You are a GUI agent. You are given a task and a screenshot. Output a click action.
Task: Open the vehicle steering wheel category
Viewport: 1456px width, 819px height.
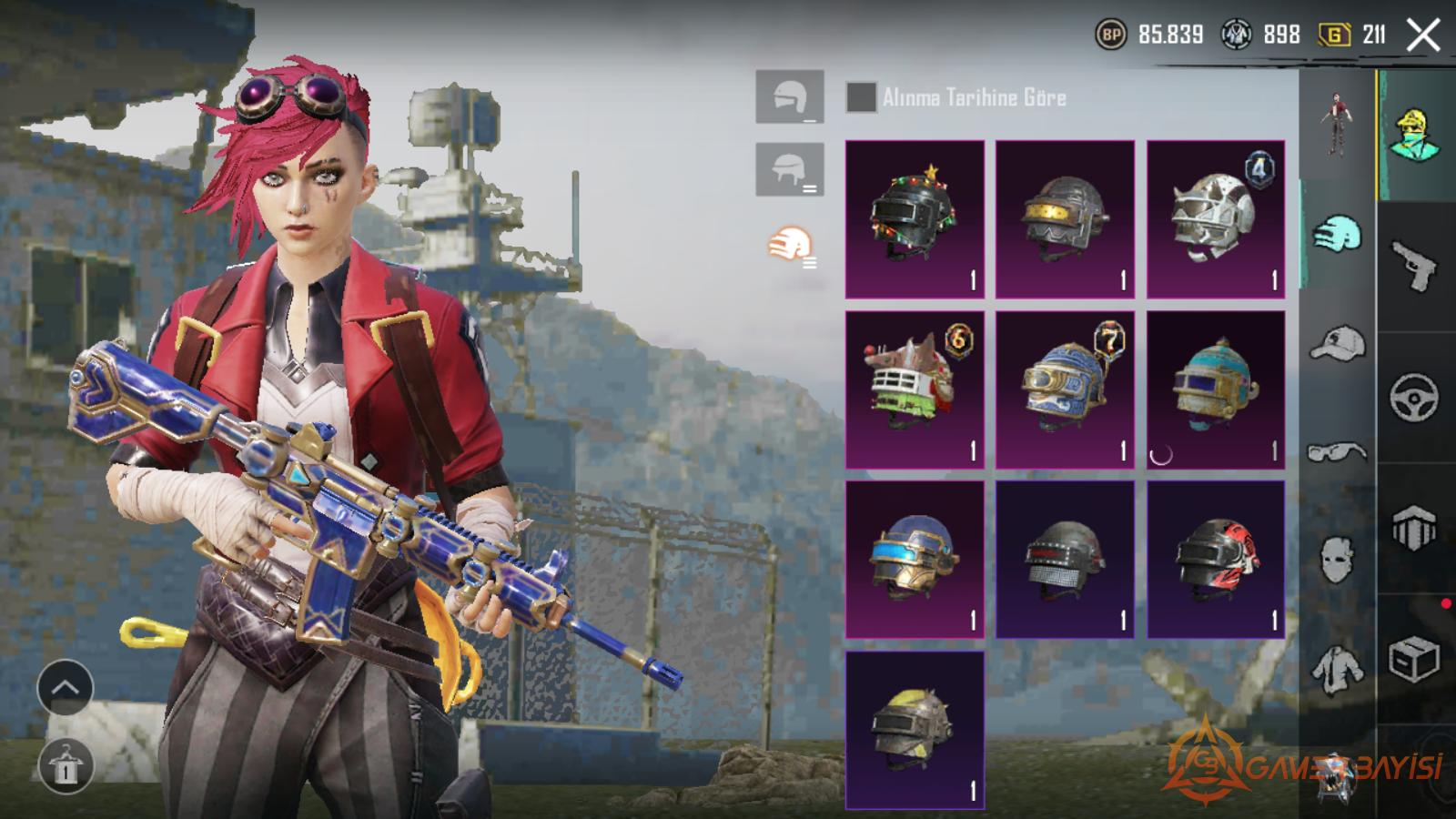coord(1414,398)
